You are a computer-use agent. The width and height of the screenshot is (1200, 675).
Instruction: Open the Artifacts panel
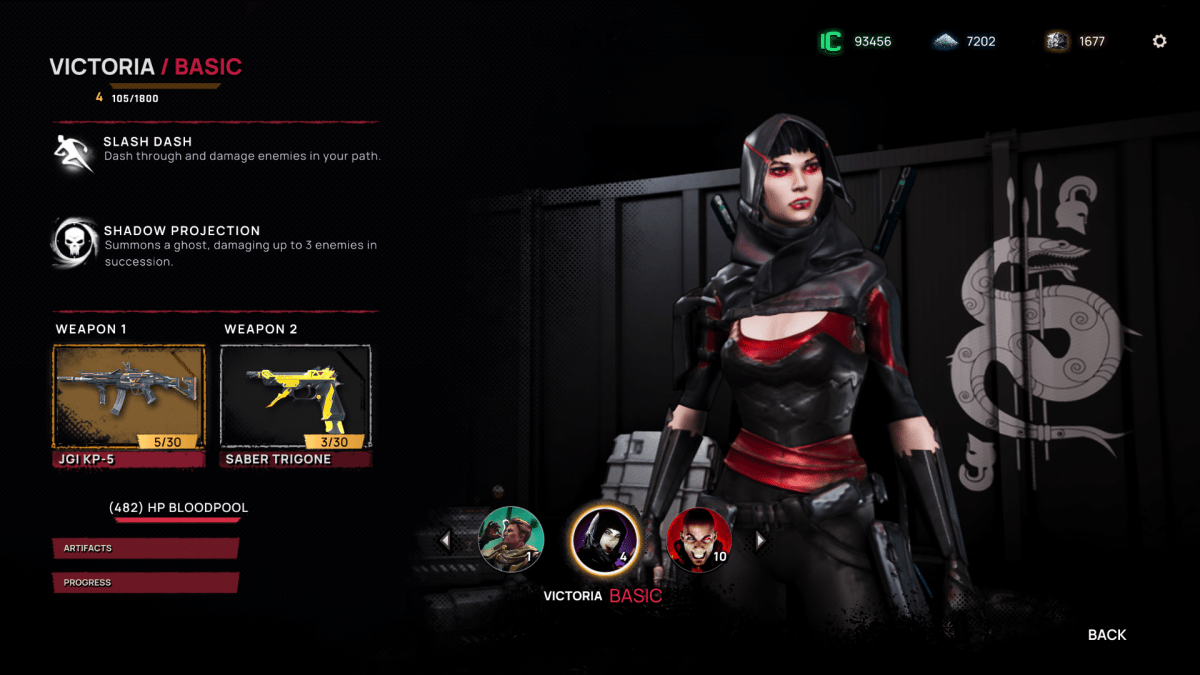point(145,548)
